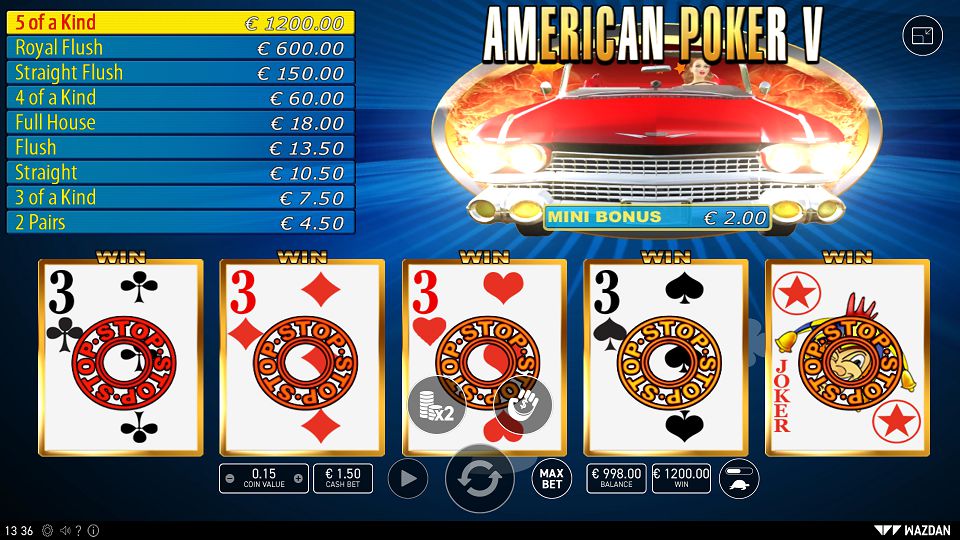Open help with the question mark icon
This screenshot has width=960, height=540.
click(x=78, y=530)
